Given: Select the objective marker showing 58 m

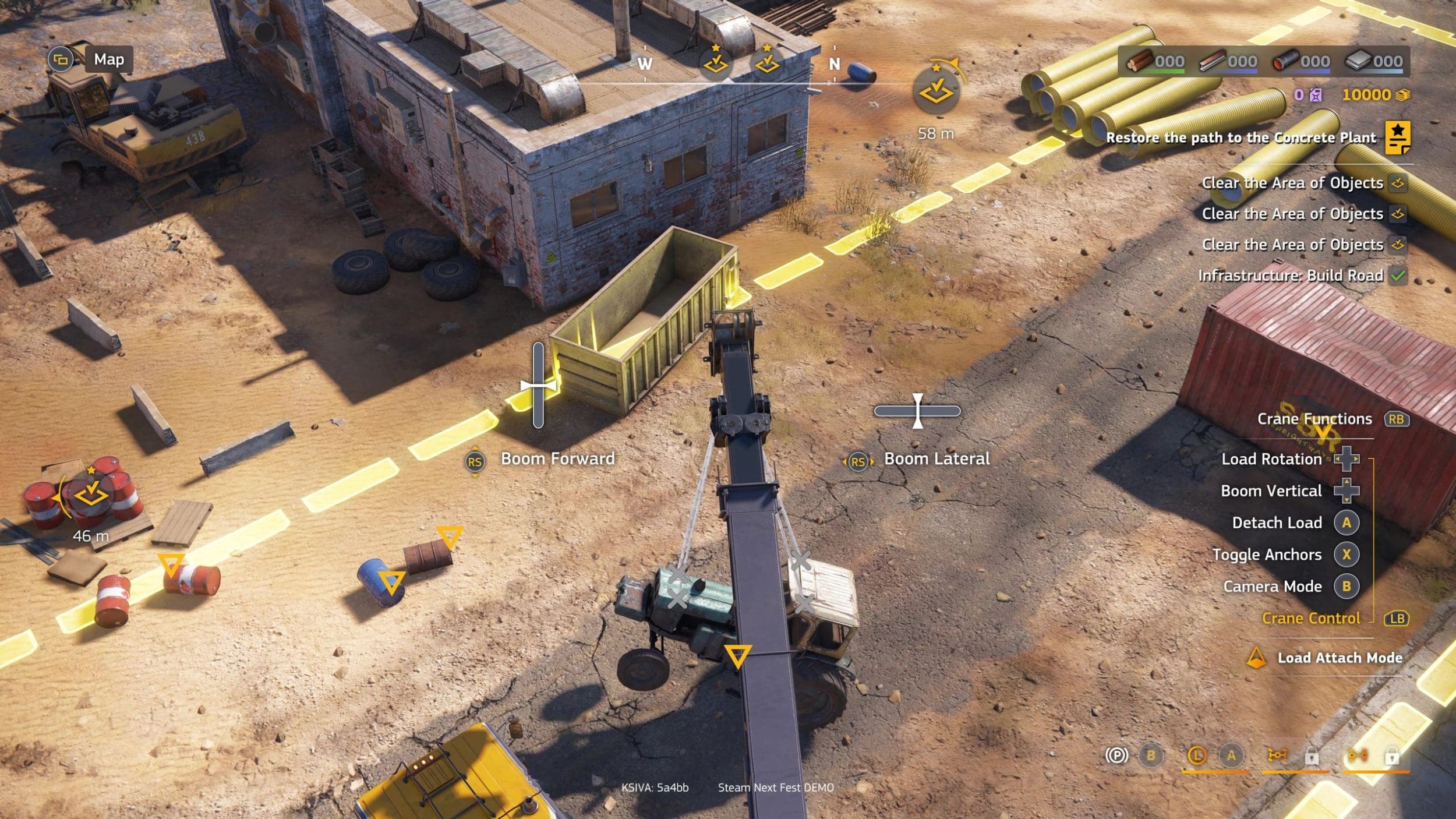Looking at the screenshot, I should pos(936,91).
